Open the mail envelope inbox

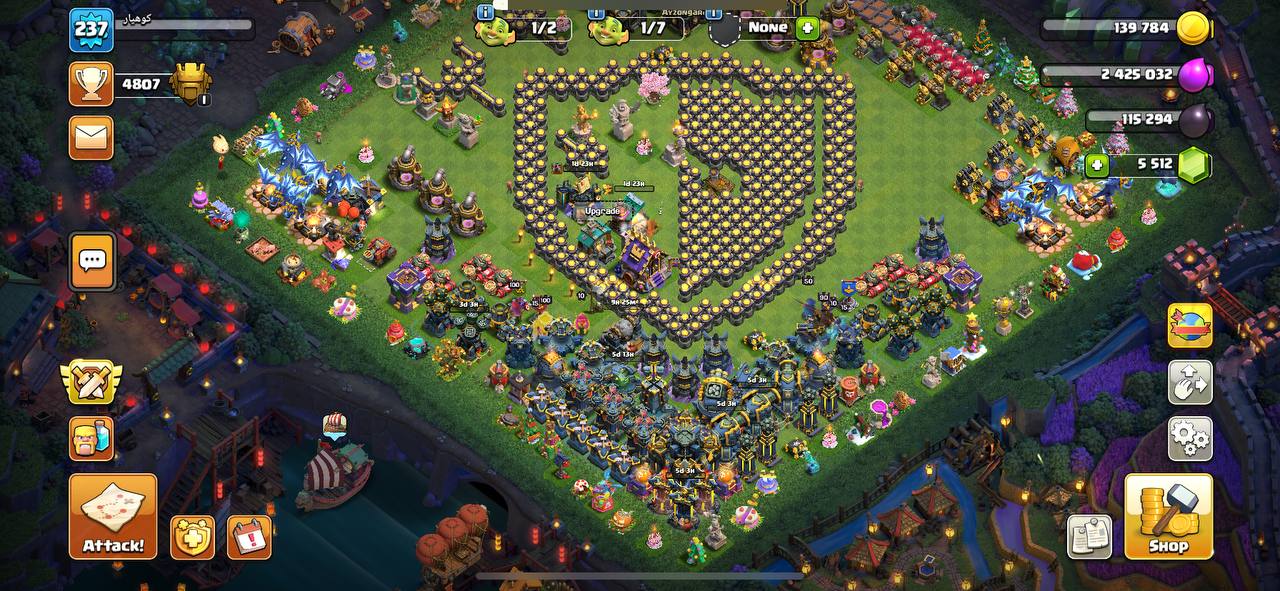point(91,138)
